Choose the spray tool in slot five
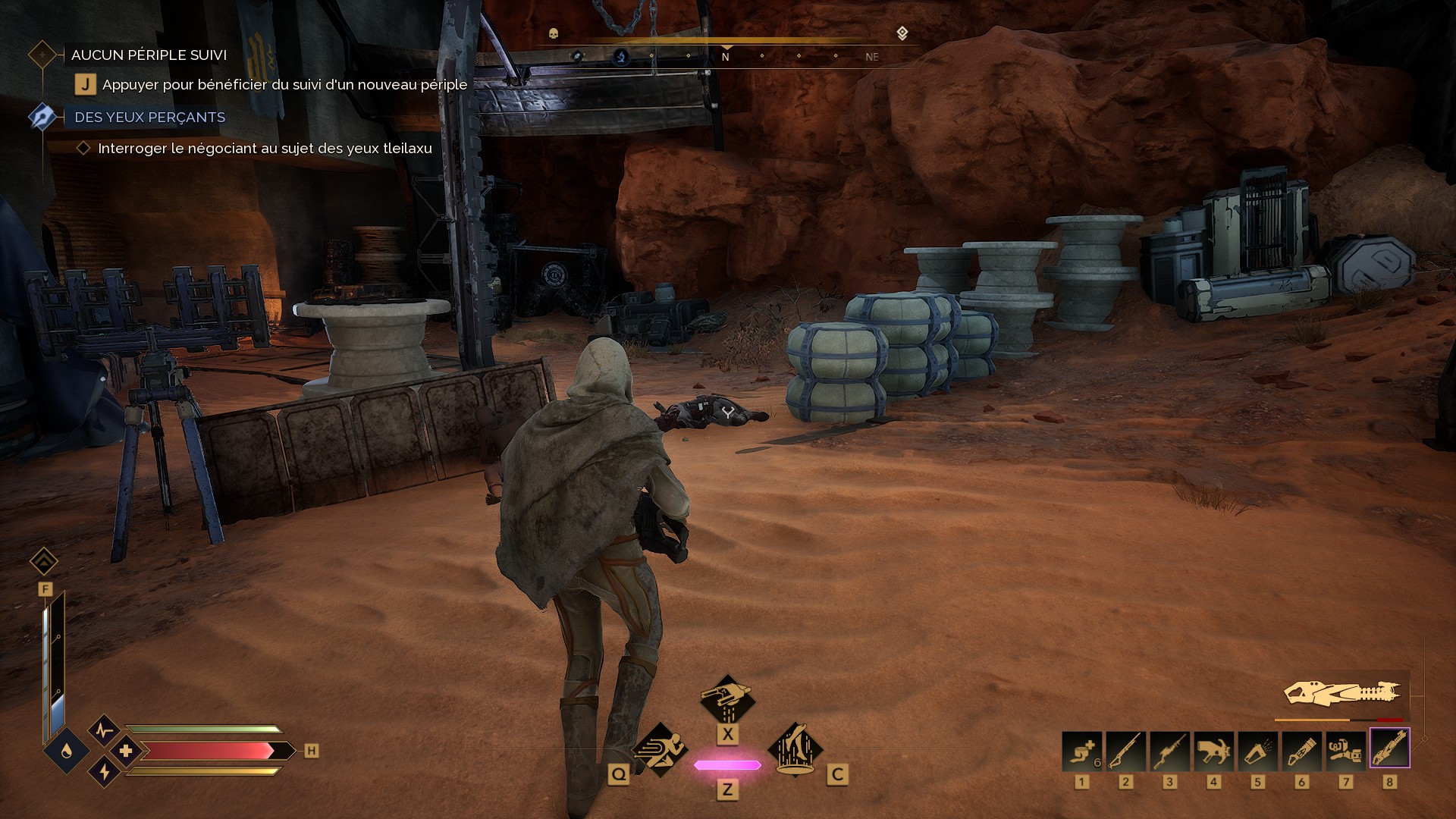Image resolution: width=1456 pixels, height=819 pixels. tap(1257, 749)
